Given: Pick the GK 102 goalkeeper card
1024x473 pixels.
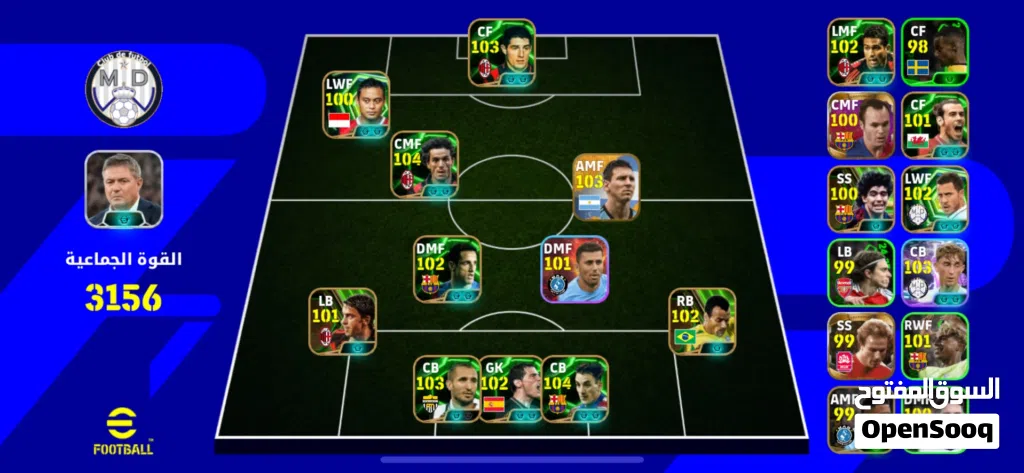Looking at the screenshot, I should (510, 388).
